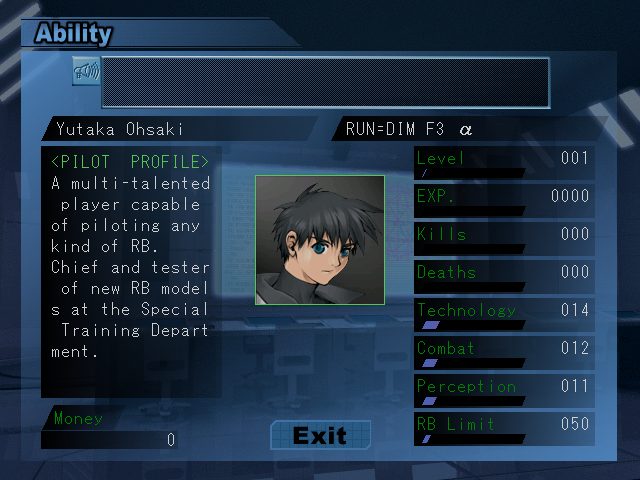The height and width of the screenshot is (480, 640).
Task: Click the speaker icon beside the message box
Action: [86, 72]
